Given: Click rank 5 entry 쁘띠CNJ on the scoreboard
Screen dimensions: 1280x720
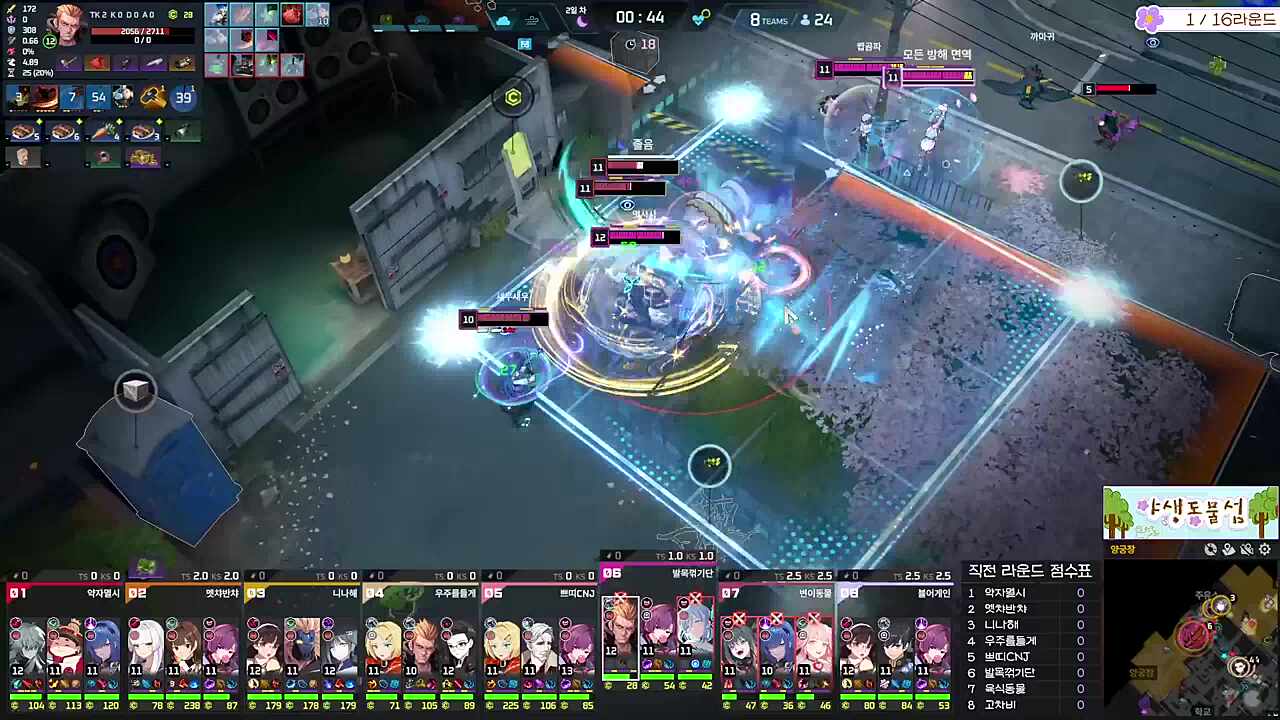Looking at the screenshot, I should click(x=1005, y=657).
